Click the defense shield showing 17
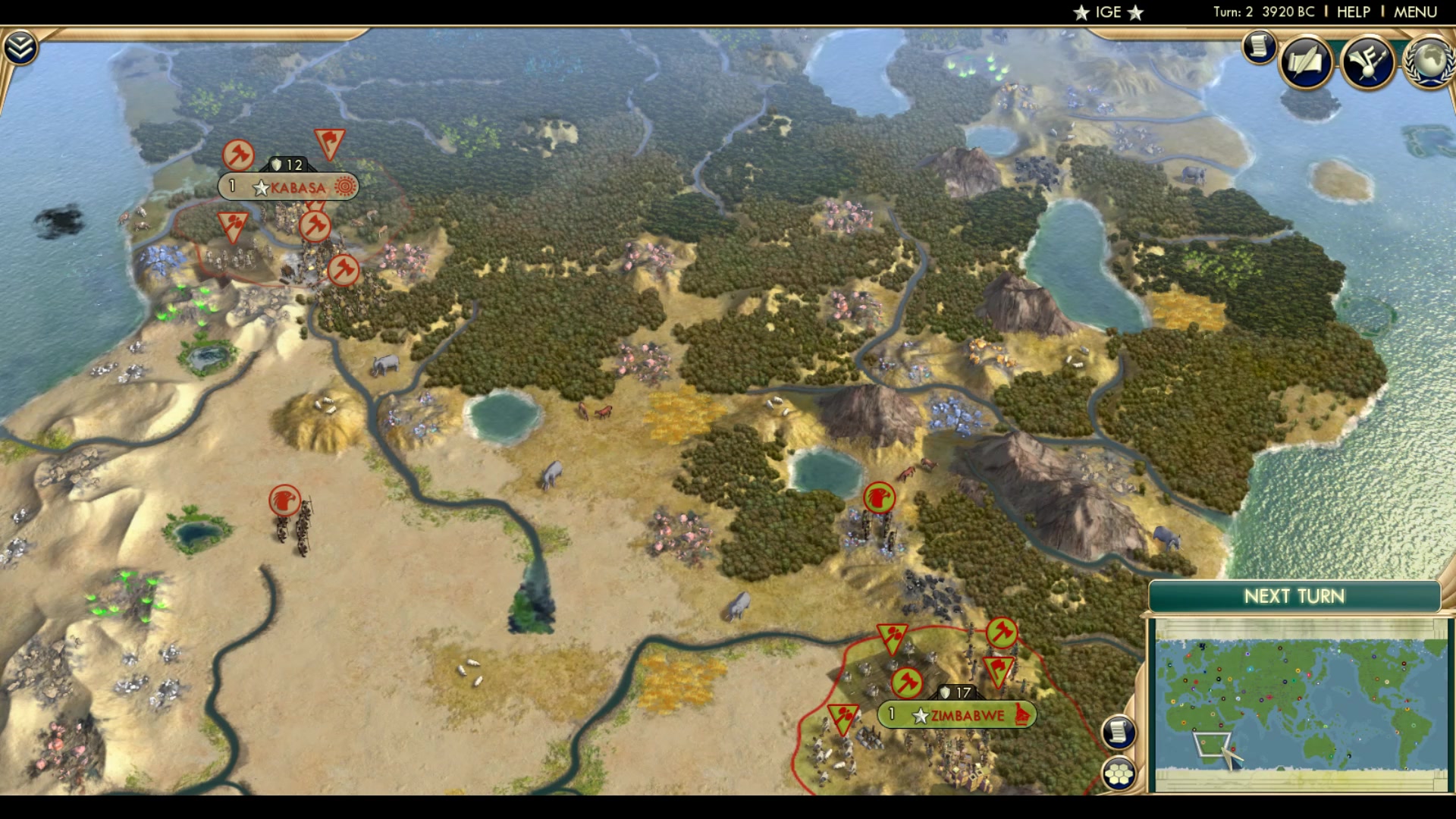The height and width of the screenshot is (819, 1456). pos(957,692)
